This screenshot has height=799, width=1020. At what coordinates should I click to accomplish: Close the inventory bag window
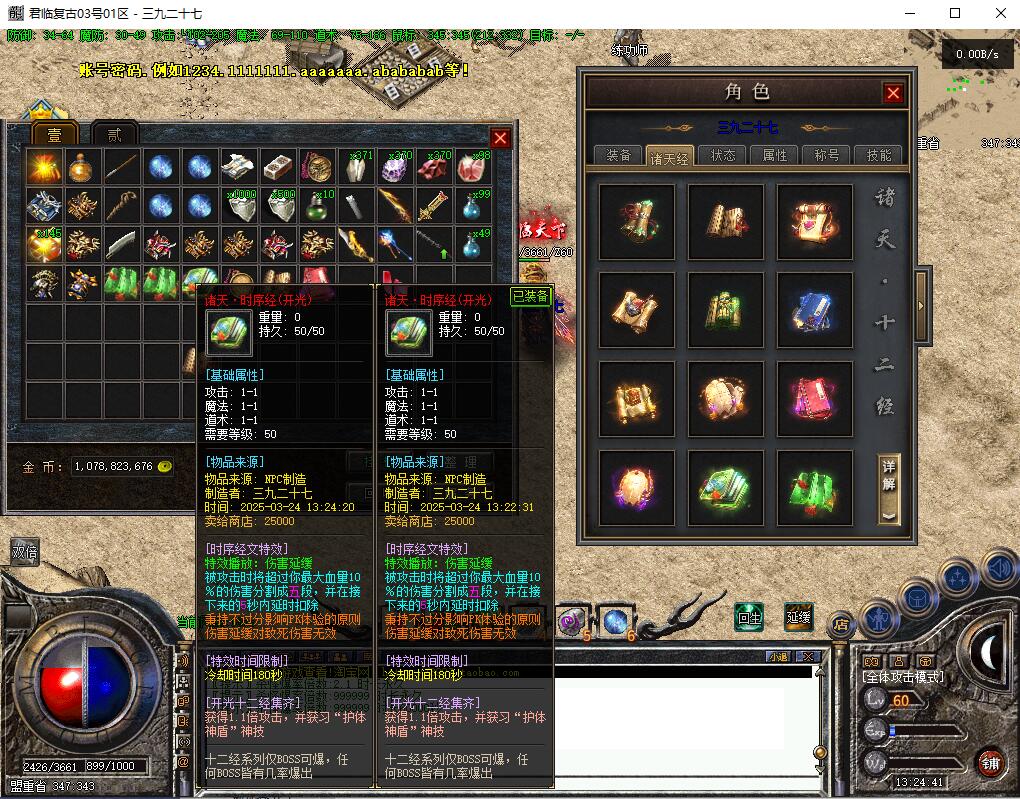pos(500,138)
